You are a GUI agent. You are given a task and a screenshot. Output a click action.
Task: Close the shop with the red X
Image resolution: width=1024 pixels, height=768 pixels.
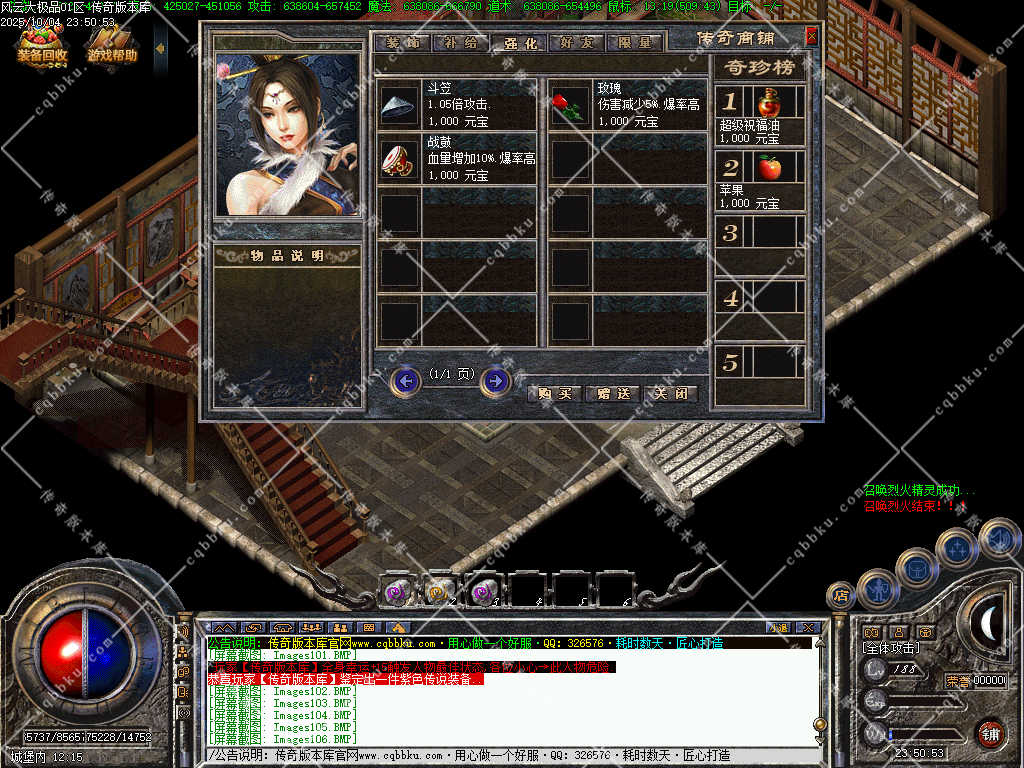pos(811,36)
